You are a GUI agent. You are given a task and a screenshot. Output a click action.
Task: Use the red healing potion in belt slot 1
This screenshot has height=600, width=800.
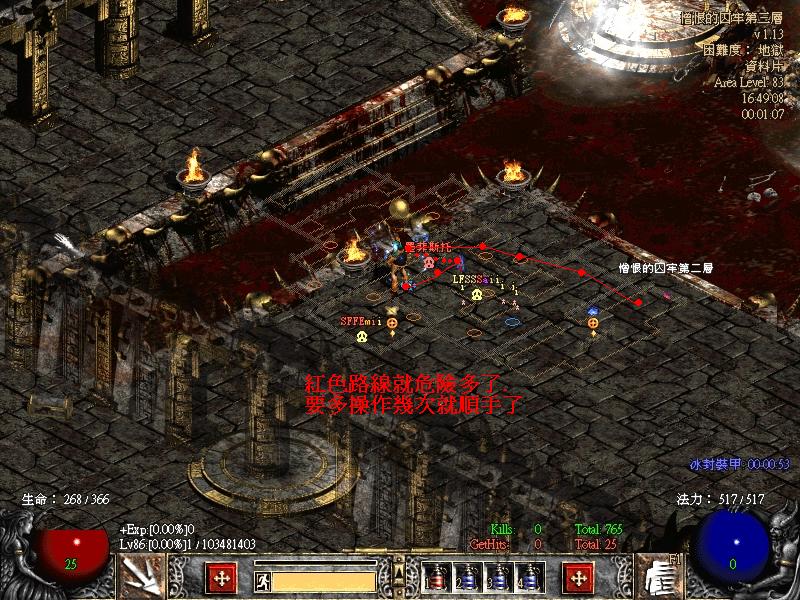pos(436,578)
